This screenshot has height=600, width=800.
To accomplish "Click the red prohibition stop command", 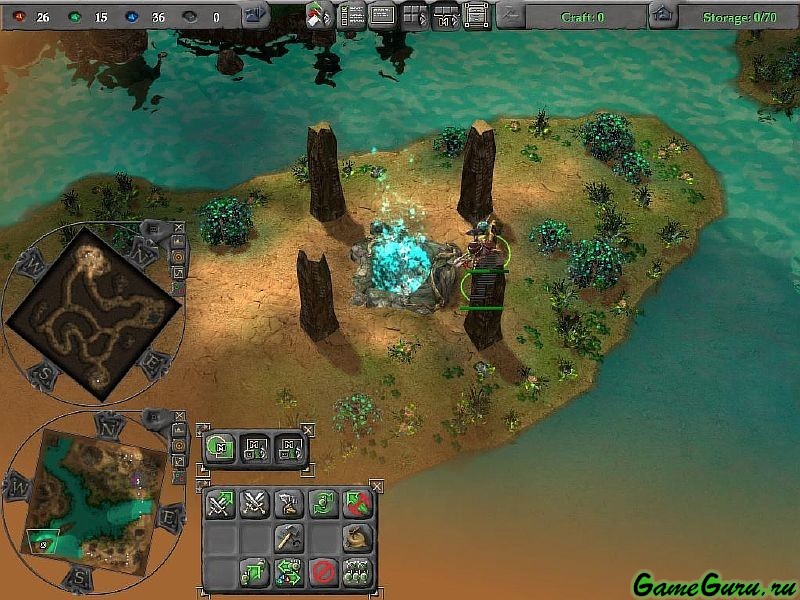I will (323, 573).
